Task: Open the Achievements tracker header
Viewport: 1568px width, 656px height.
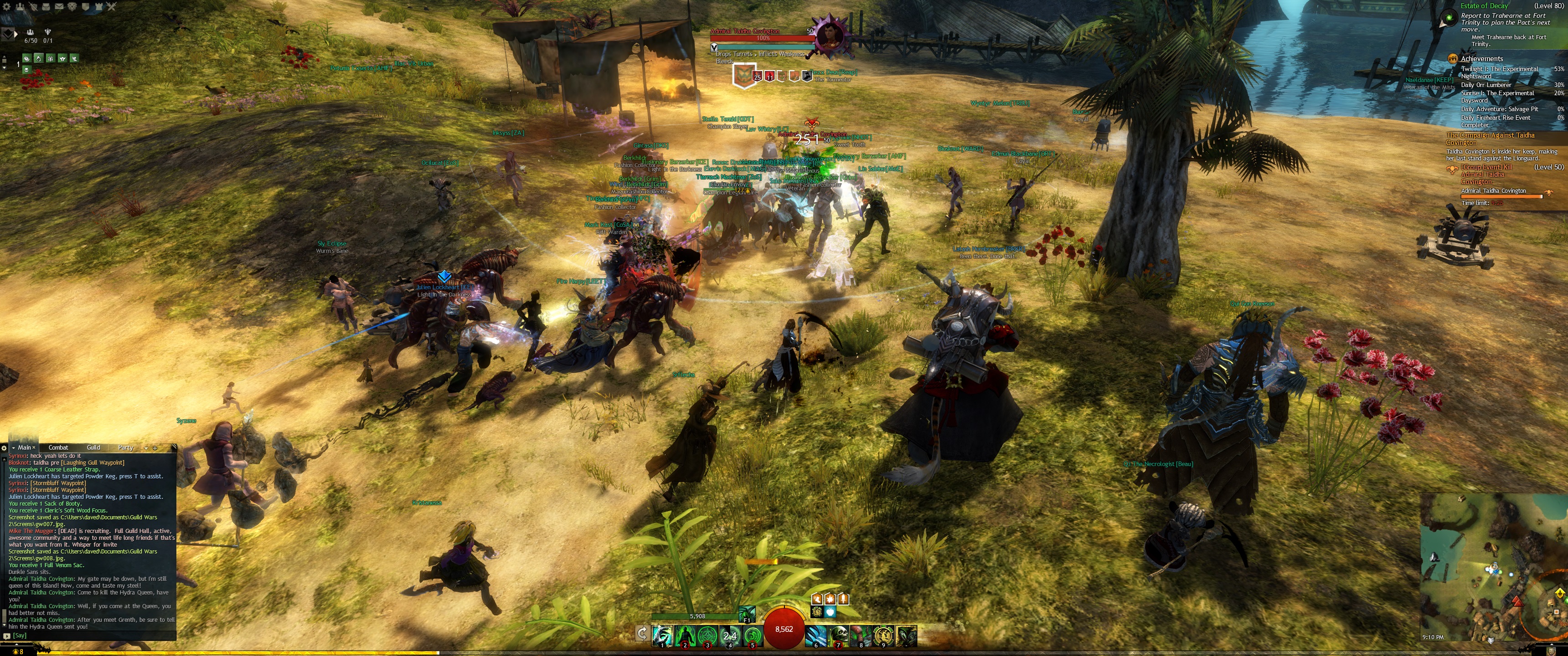Action: (x=1481, y=58)
